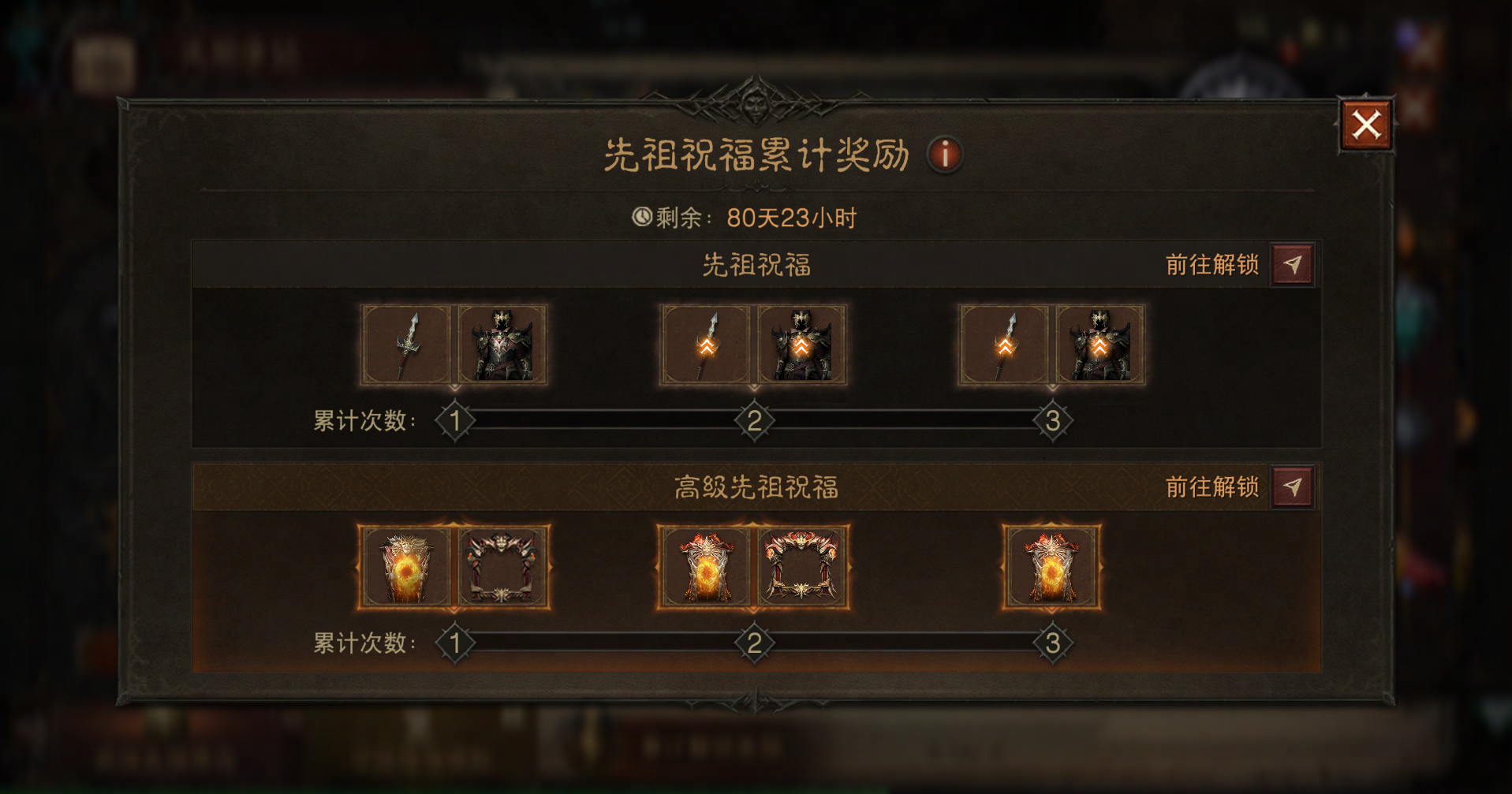
Task: Click 前往解锁 arrow in the 先祖祝福 header
Action: tap(1292, 265)
